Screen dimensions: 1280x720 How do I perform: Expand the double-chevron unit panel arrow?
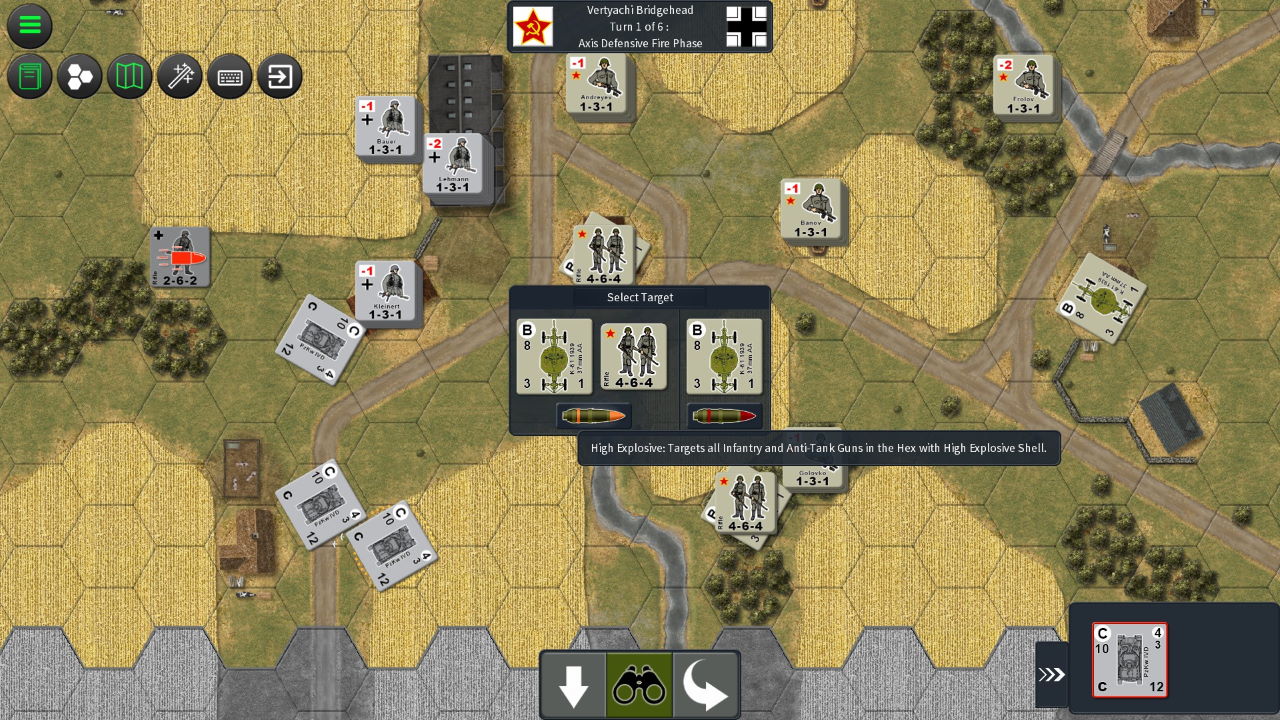tap(1051, 675)
